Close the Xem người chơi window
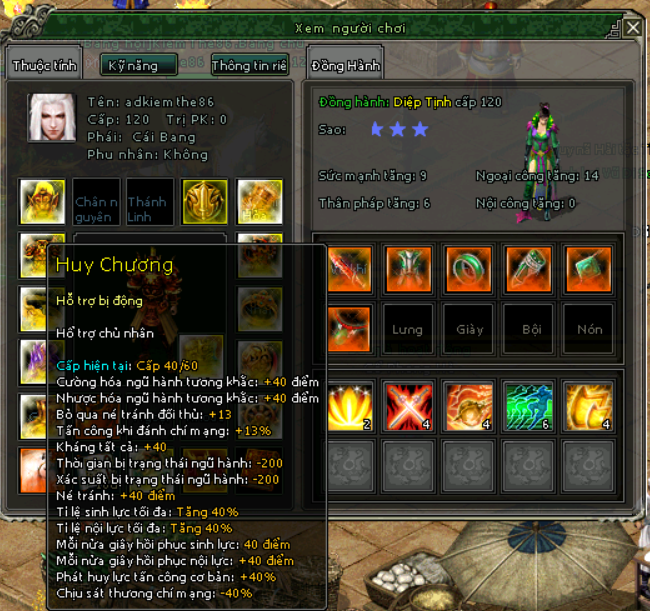Screen dimensions: 650x611 pos(633,28)
